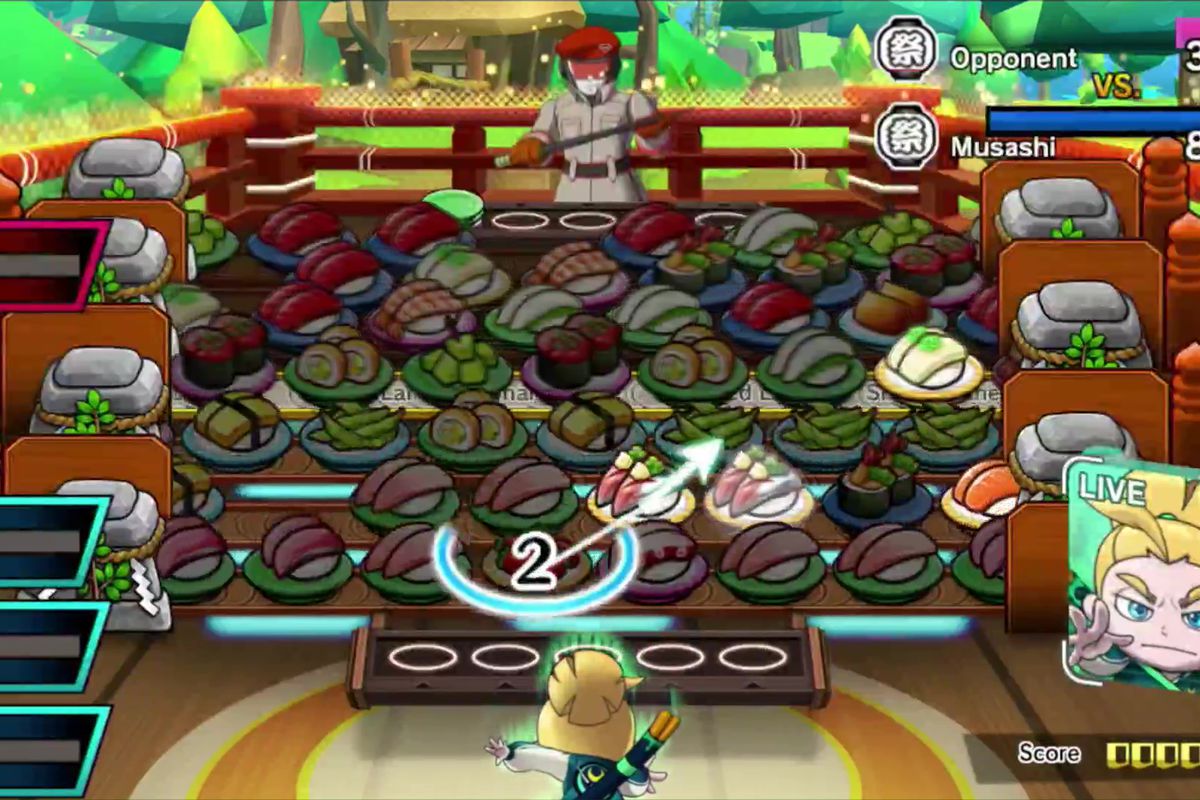Image resolution: width=1200 pixels, height=800 pixels.
Task: Click the emblem icon beside Musashi
Action: coord(906,139)
